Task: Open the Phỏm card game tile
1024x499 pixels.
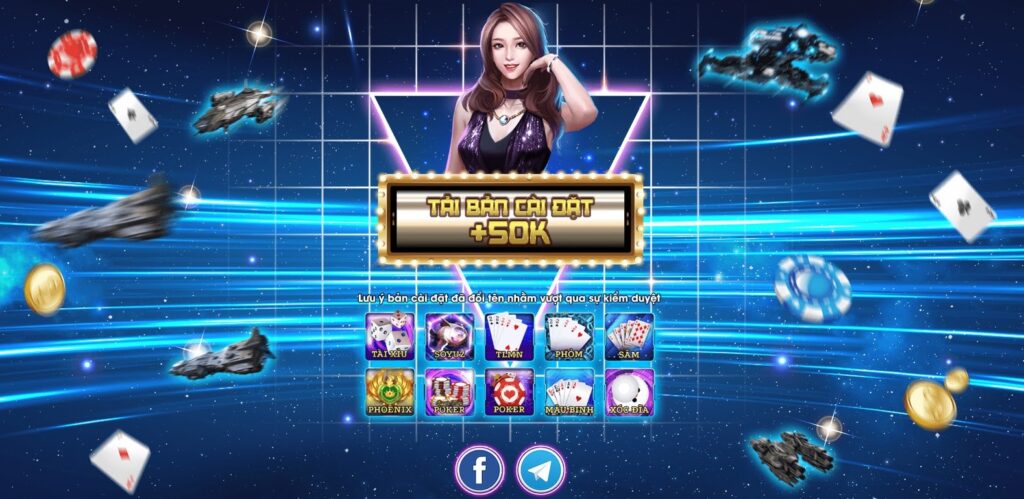Action: pos(569,336)
